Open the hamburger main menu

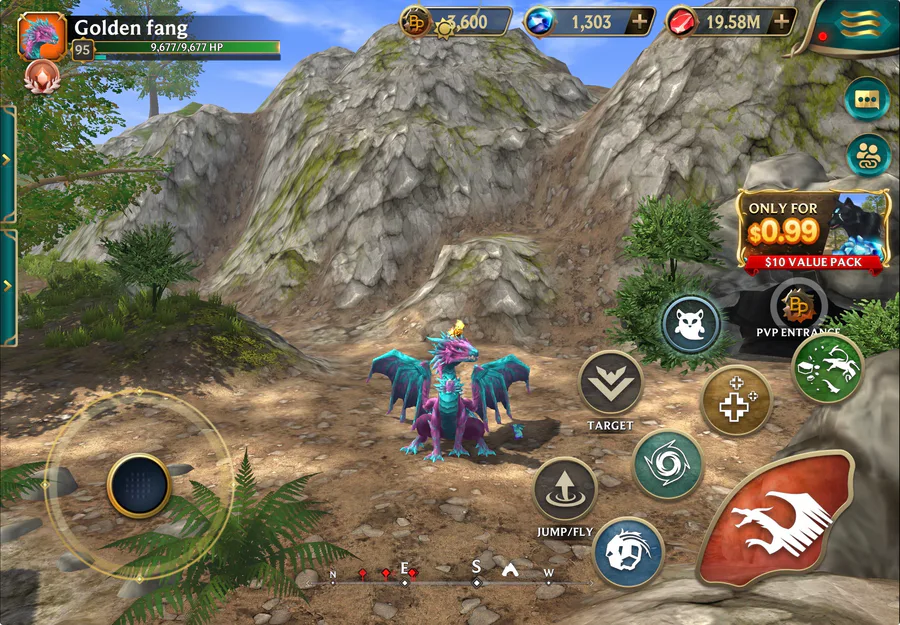(x=864, y=22)
